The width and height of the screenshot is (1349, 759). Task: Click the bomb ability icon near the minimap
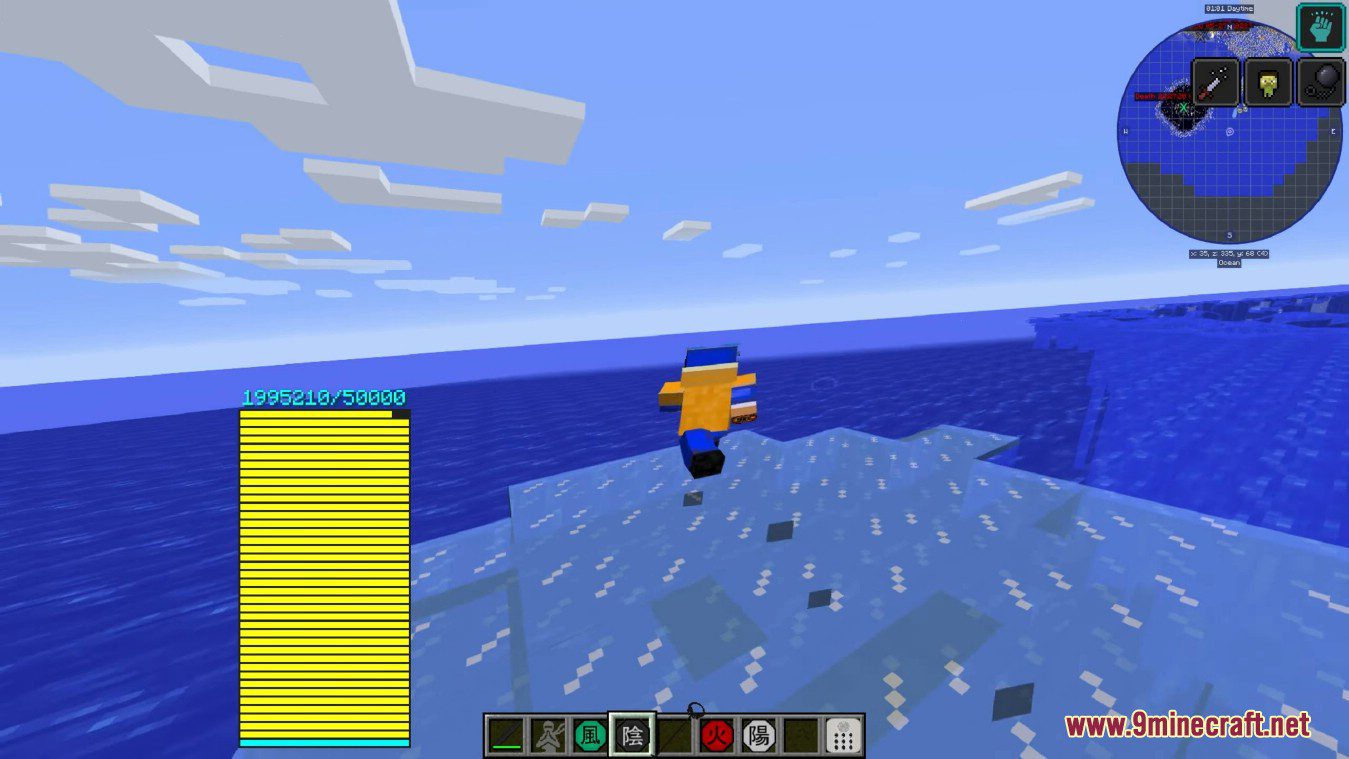[x=1323, y=83]
